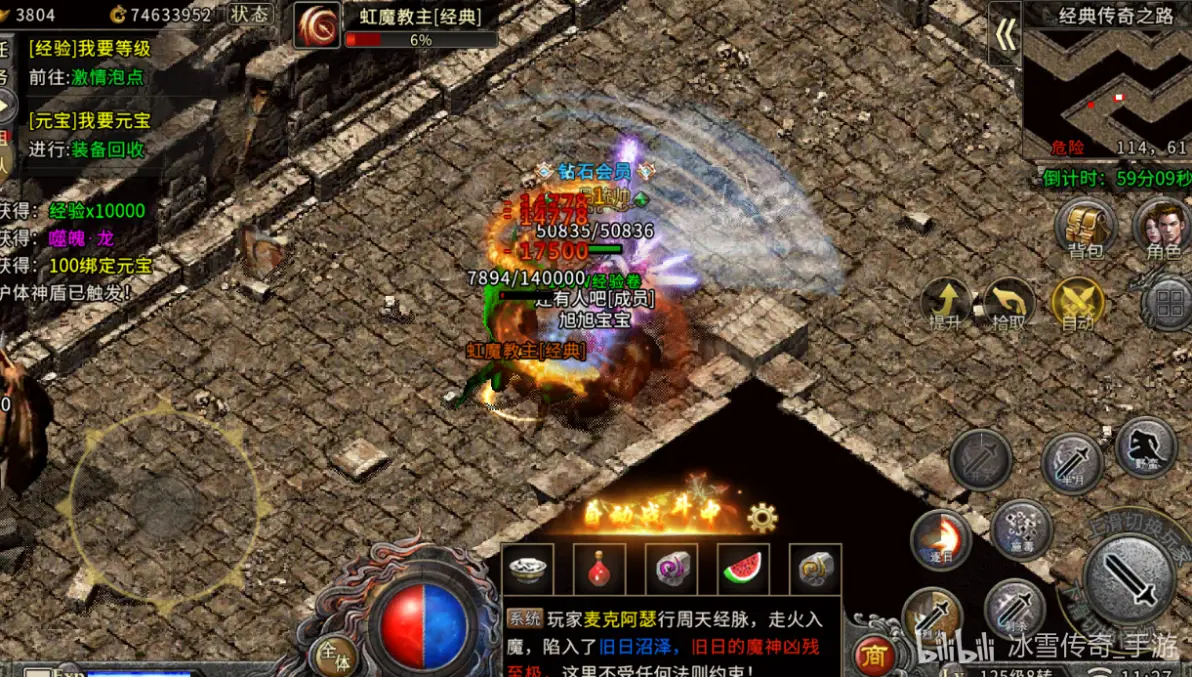Open the four-square grid menu button
The height and width of the screenshot is (677, 1192).
point(1166,304)
